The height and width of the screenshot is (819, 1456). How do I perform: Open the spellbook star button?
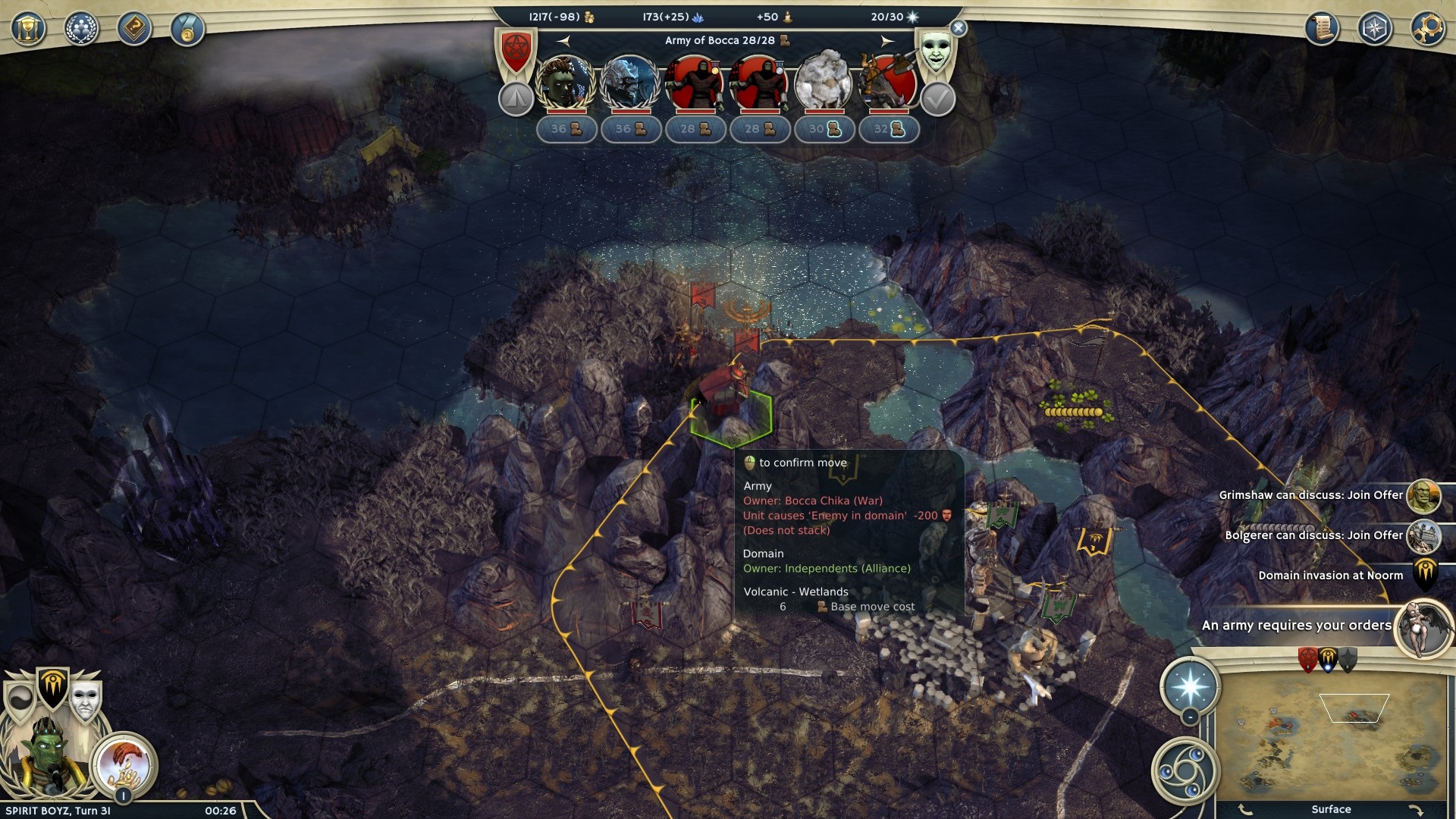tap(1190, 686)
